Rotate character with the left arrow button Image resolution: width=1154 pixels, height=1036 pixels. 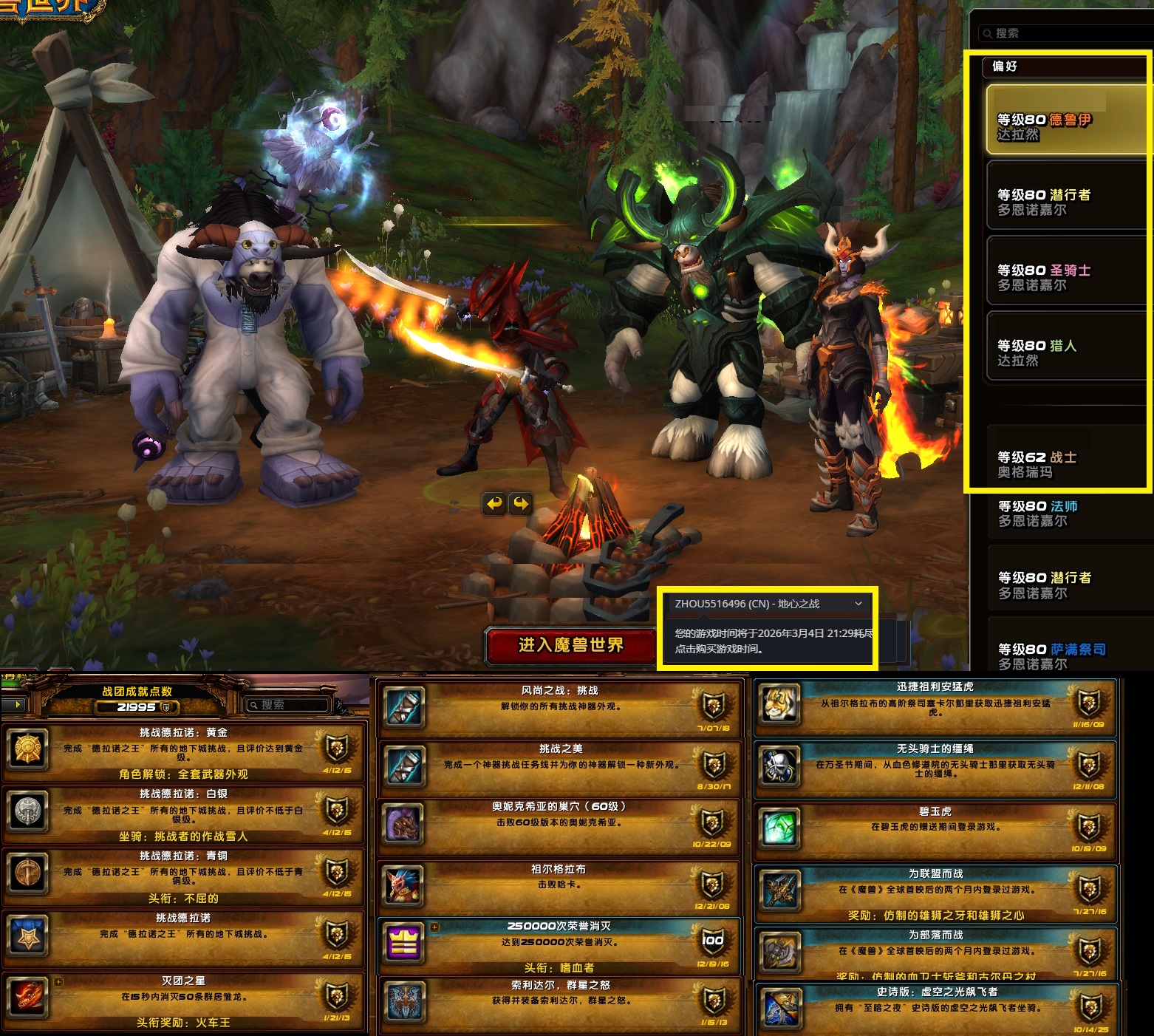pos(494,504)
